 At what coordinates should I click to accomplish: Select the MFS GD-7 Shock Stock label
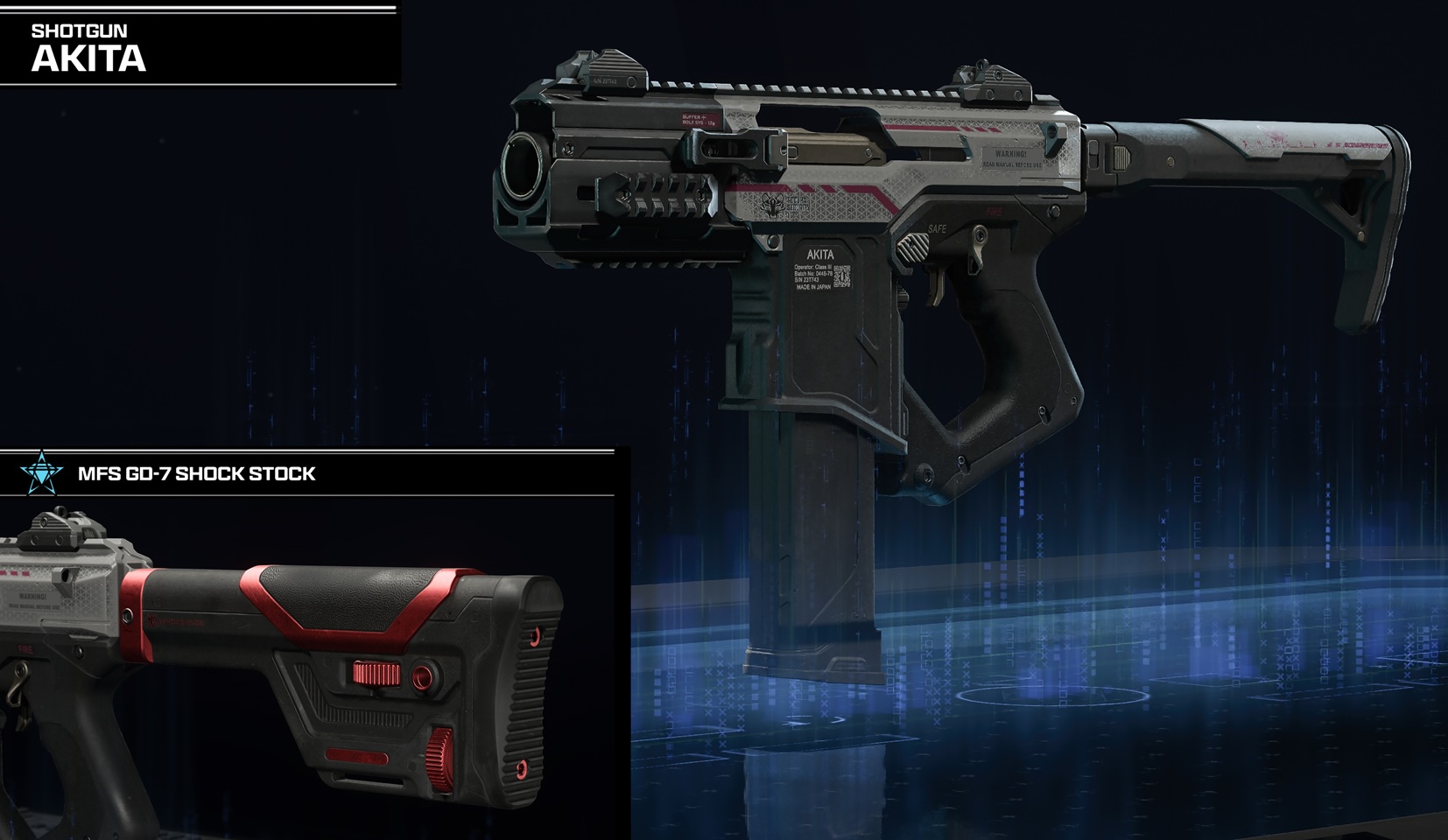tap(197, 474)
